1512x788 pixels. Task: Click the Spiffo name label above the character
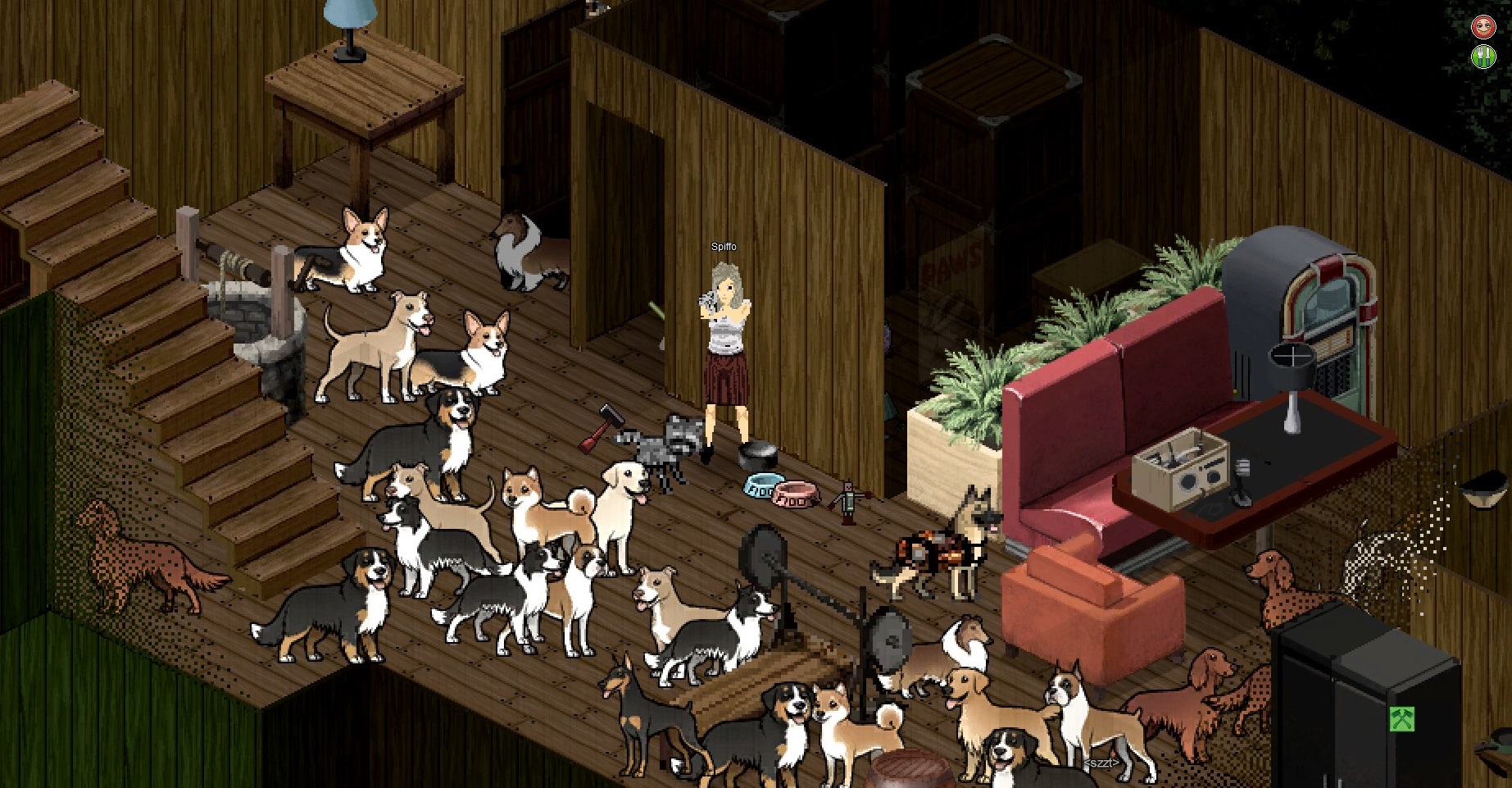point(724,246)
